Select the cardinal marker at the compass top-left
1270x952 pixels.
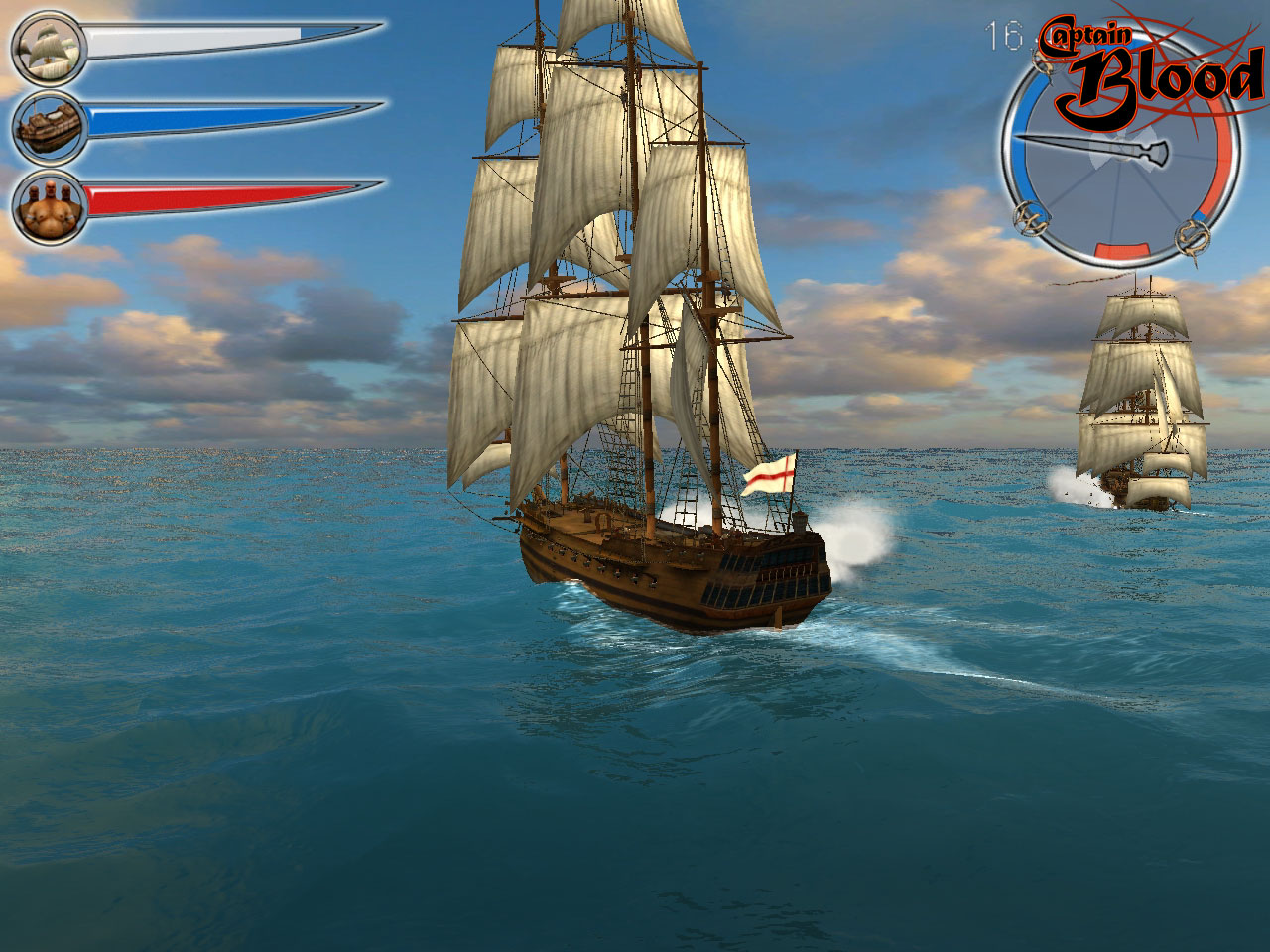point(1044,63)
